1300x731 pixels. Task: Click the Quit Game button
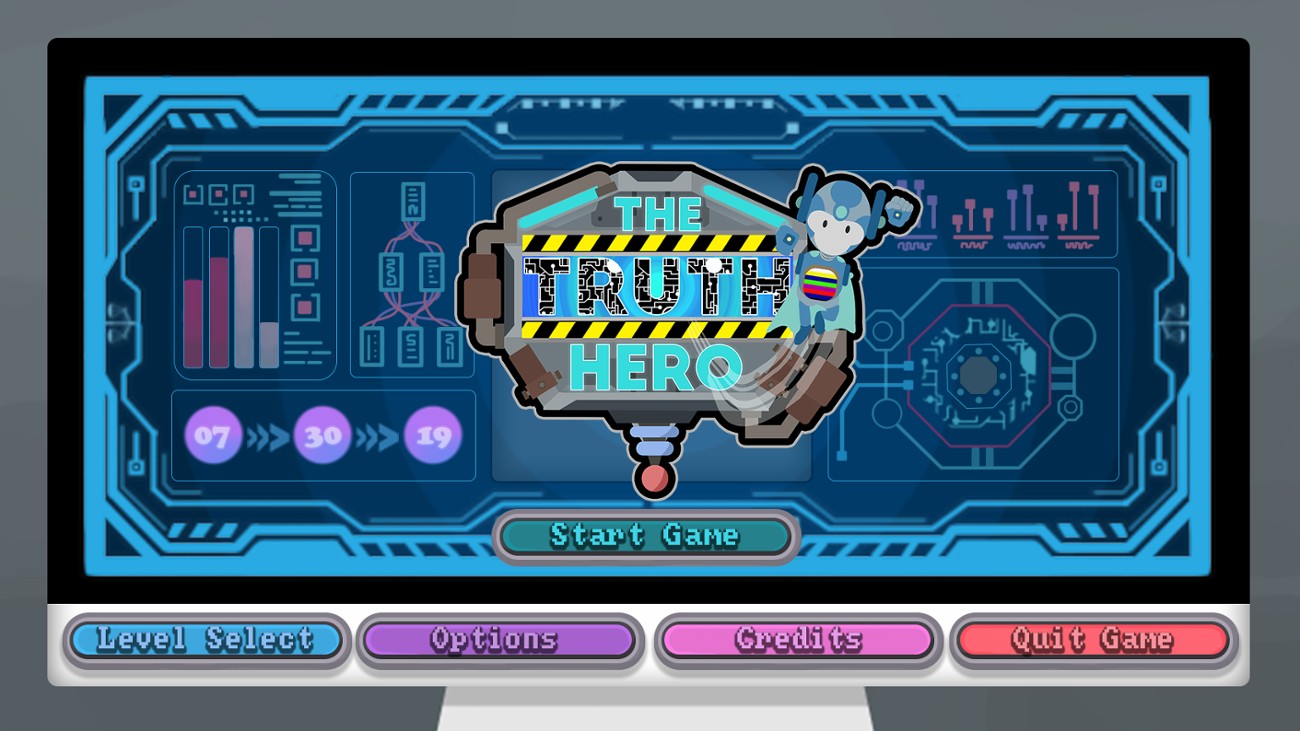click(1092, 640)
